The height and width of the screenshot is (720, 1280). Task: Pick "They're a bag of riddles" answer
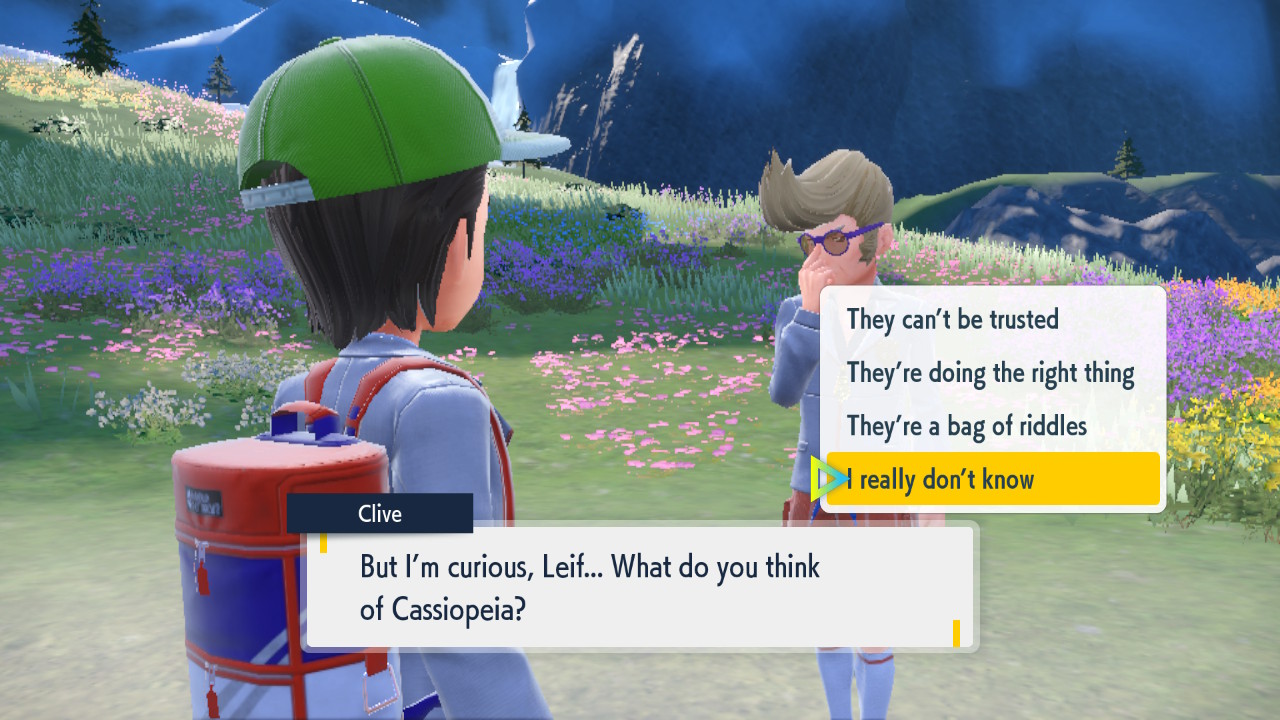coord(966,426)
